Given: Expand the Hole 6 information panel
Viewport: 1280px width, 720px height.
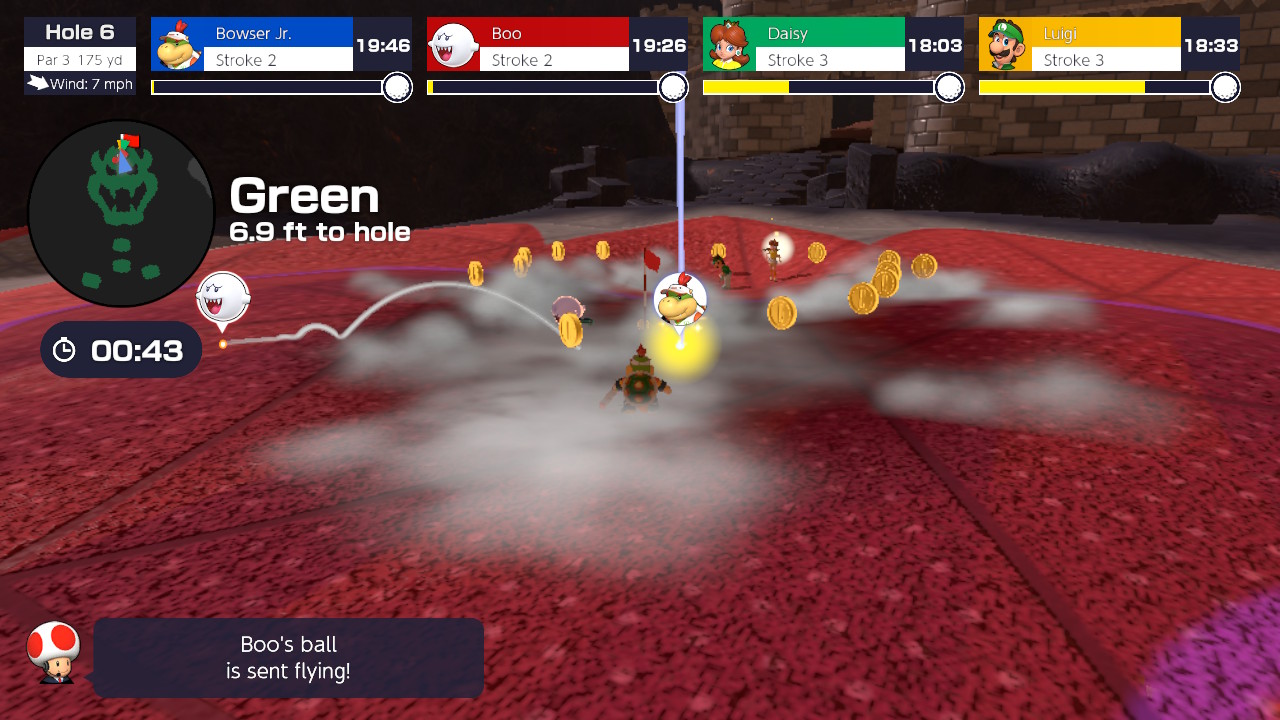Looking at the screenshot, I should pyautogui.click(x=79, y=31).
